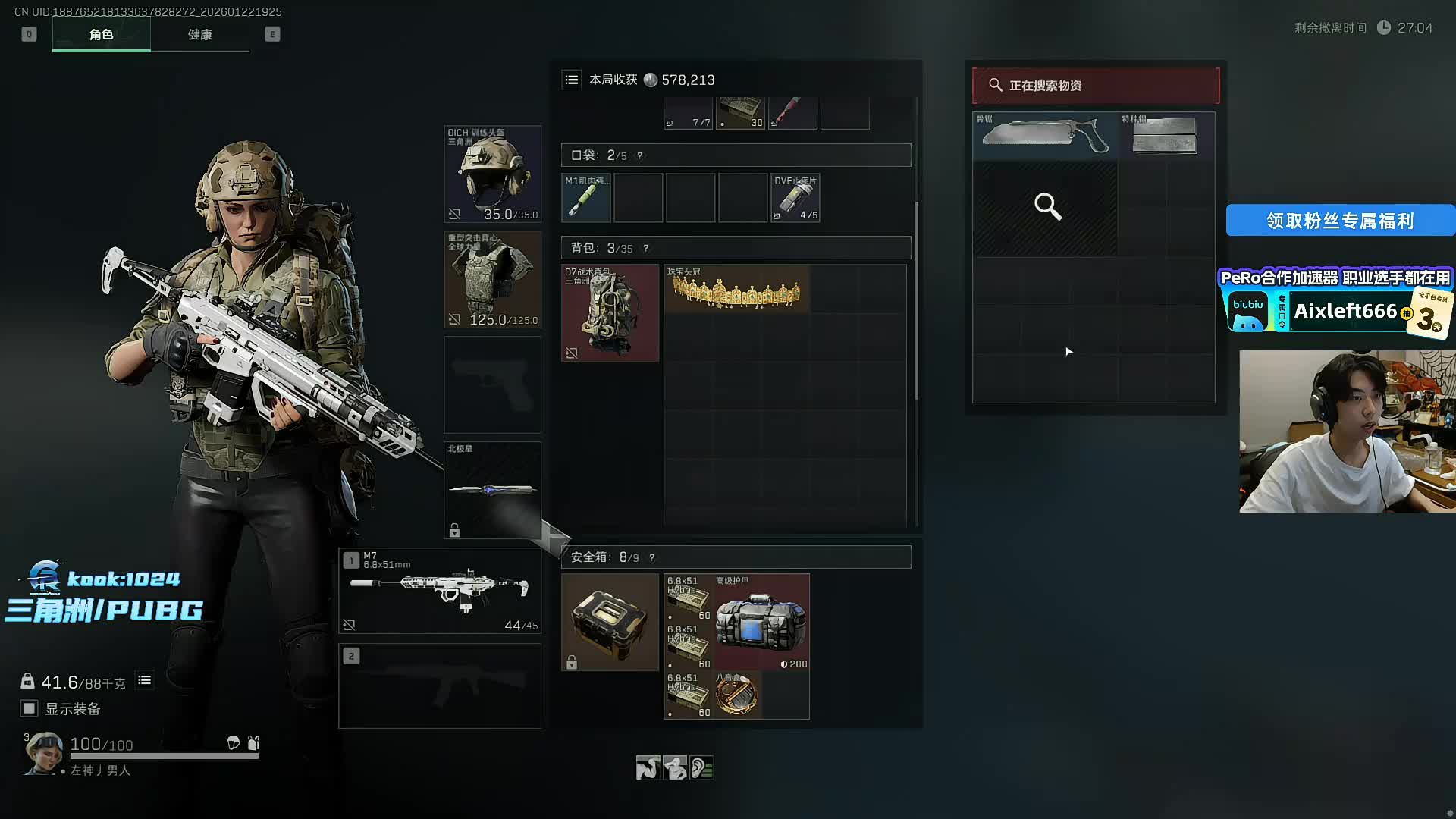Switch to the 健康 tab

199,35
